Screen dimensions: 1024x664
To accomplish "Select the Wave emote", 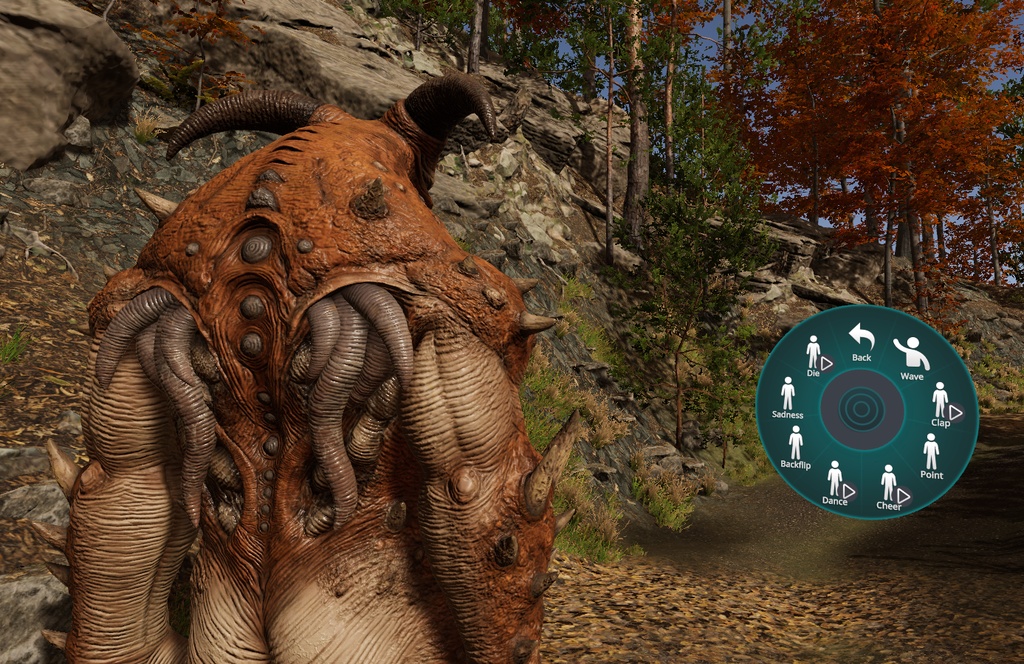I will (911, 357).
